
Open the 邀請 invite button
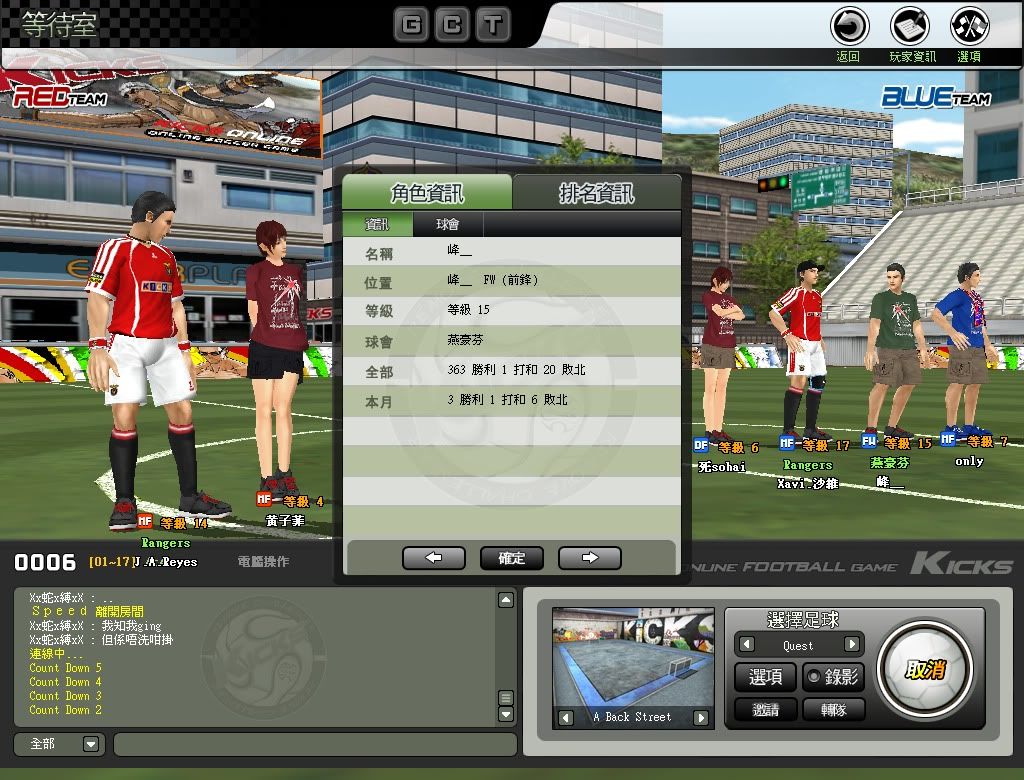765,709
